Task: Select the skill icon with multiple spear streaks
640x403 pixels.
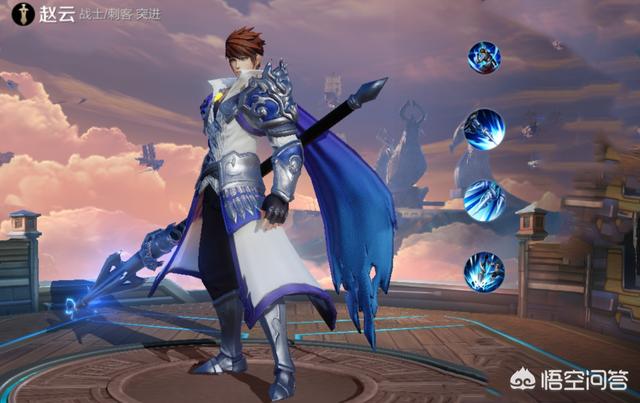Action: [x=485, y=200]
